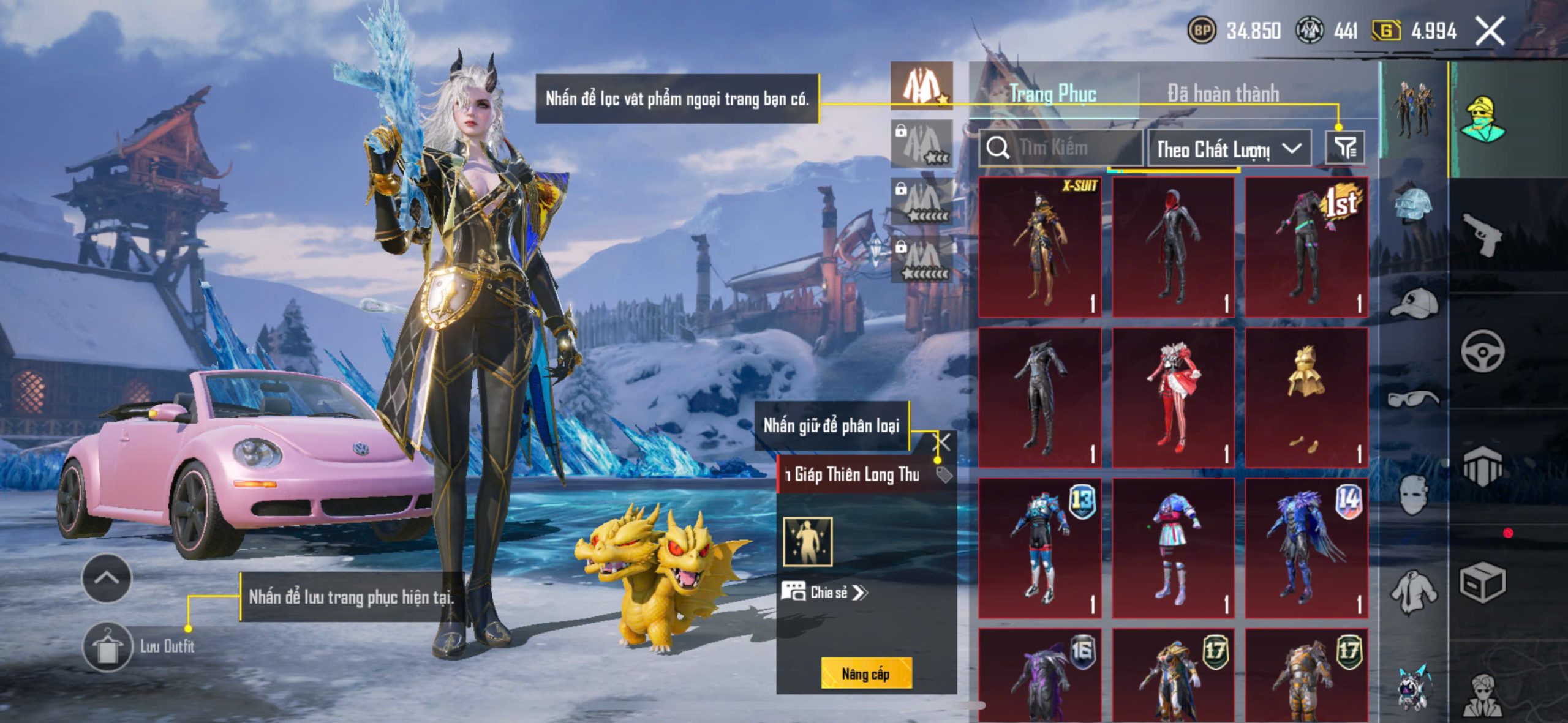Select the outfit tile numbered 14
Screen dimensions: 1568x723
1306,547
